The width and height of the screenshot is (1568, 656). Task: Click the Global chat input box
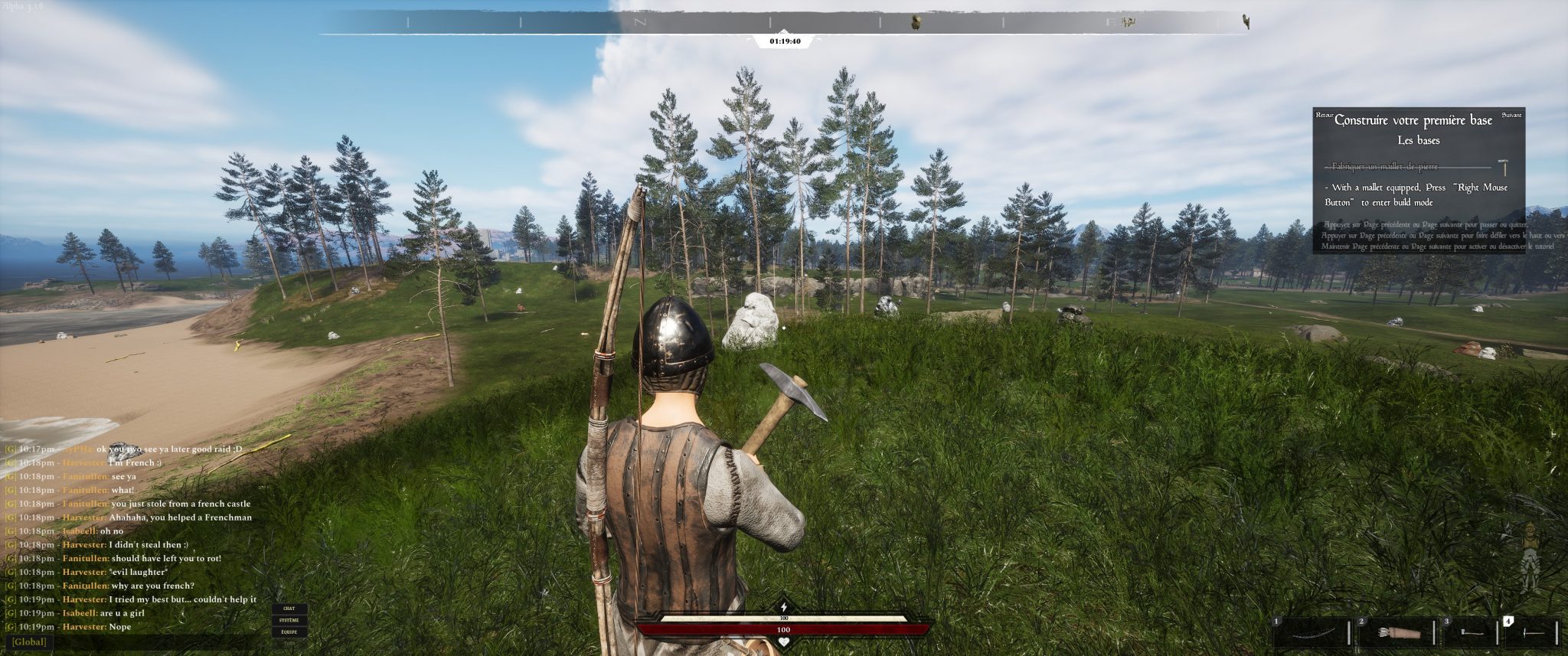coord(130,642)
